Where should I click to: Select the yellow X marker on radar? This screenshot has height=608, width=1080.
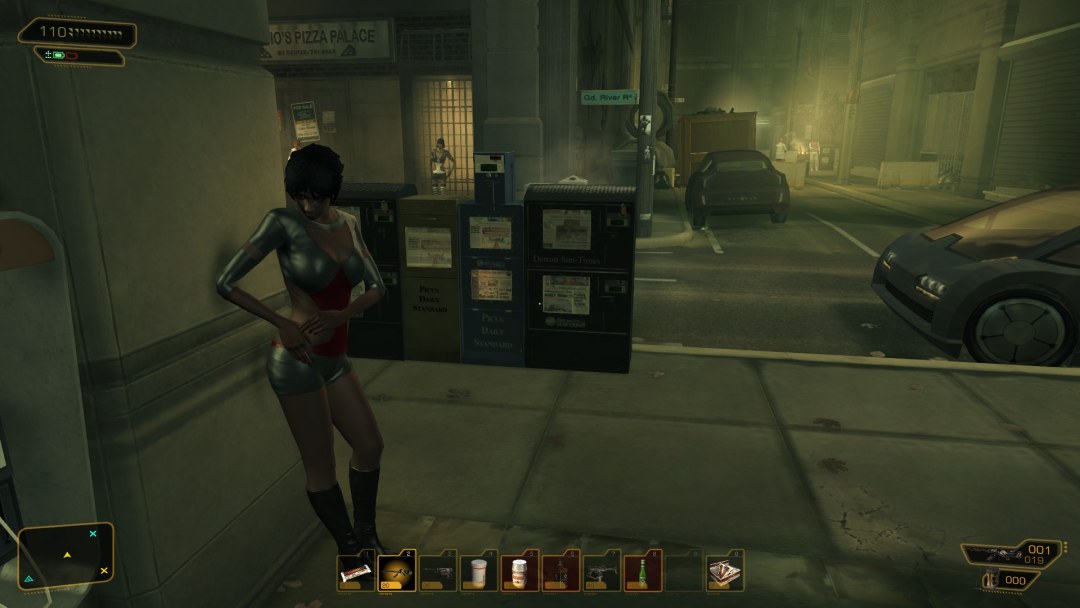coord(103,570)
